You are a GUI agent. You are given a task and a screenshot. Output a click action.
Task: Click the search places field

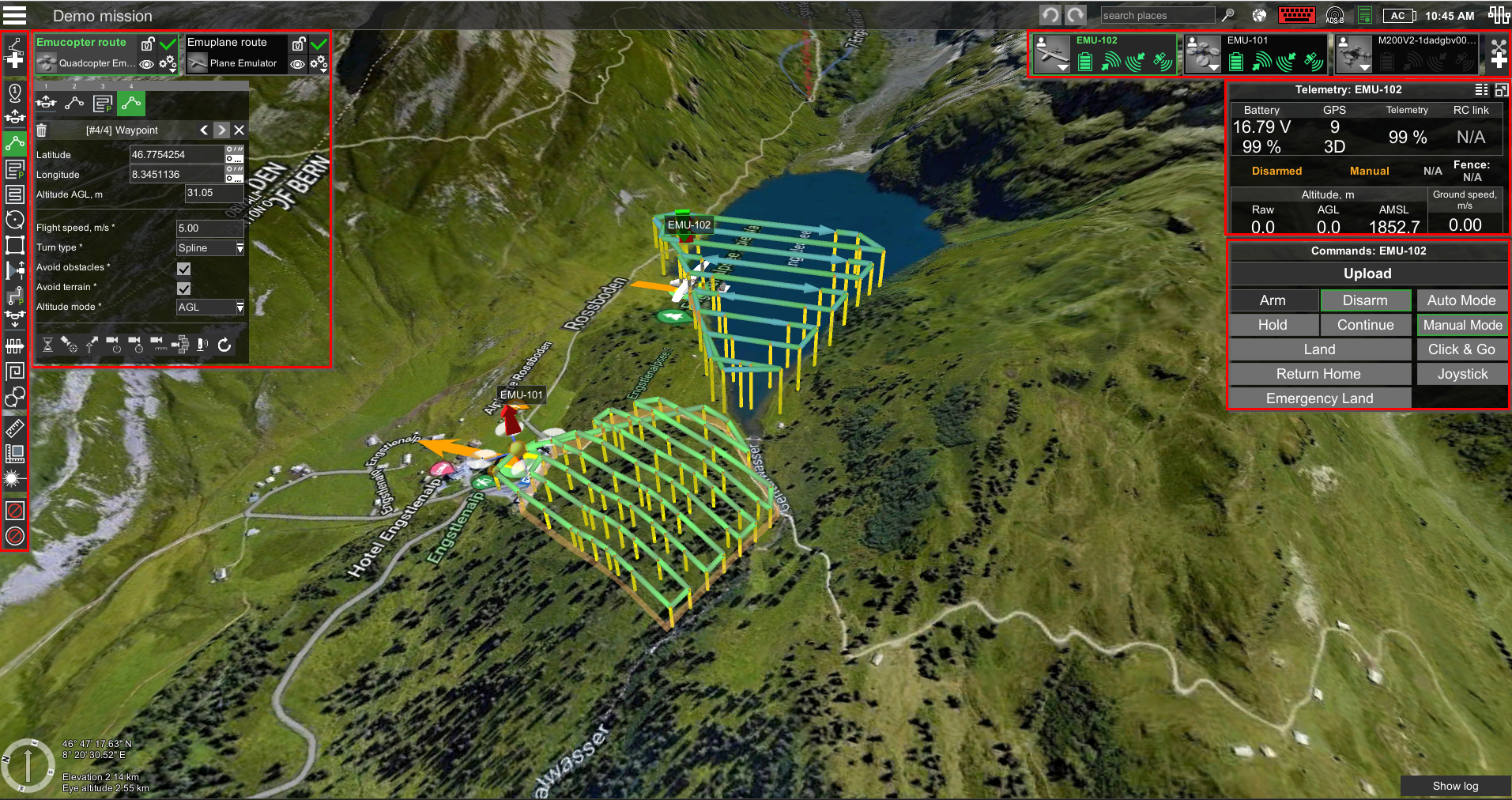(1156, 16)
